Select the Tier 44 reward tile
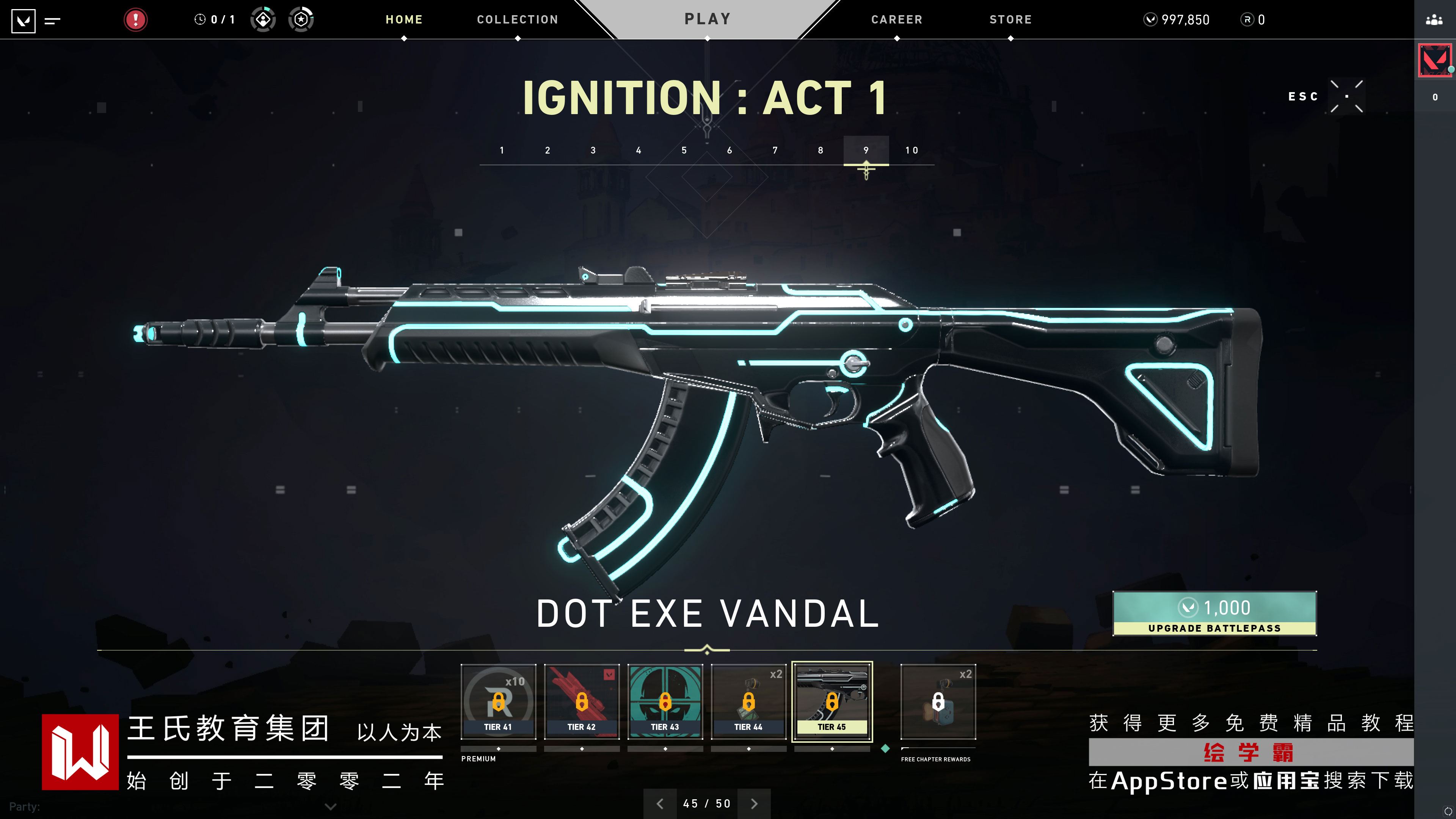Screen dimensions: 1456x819 [x=748, y=701]
